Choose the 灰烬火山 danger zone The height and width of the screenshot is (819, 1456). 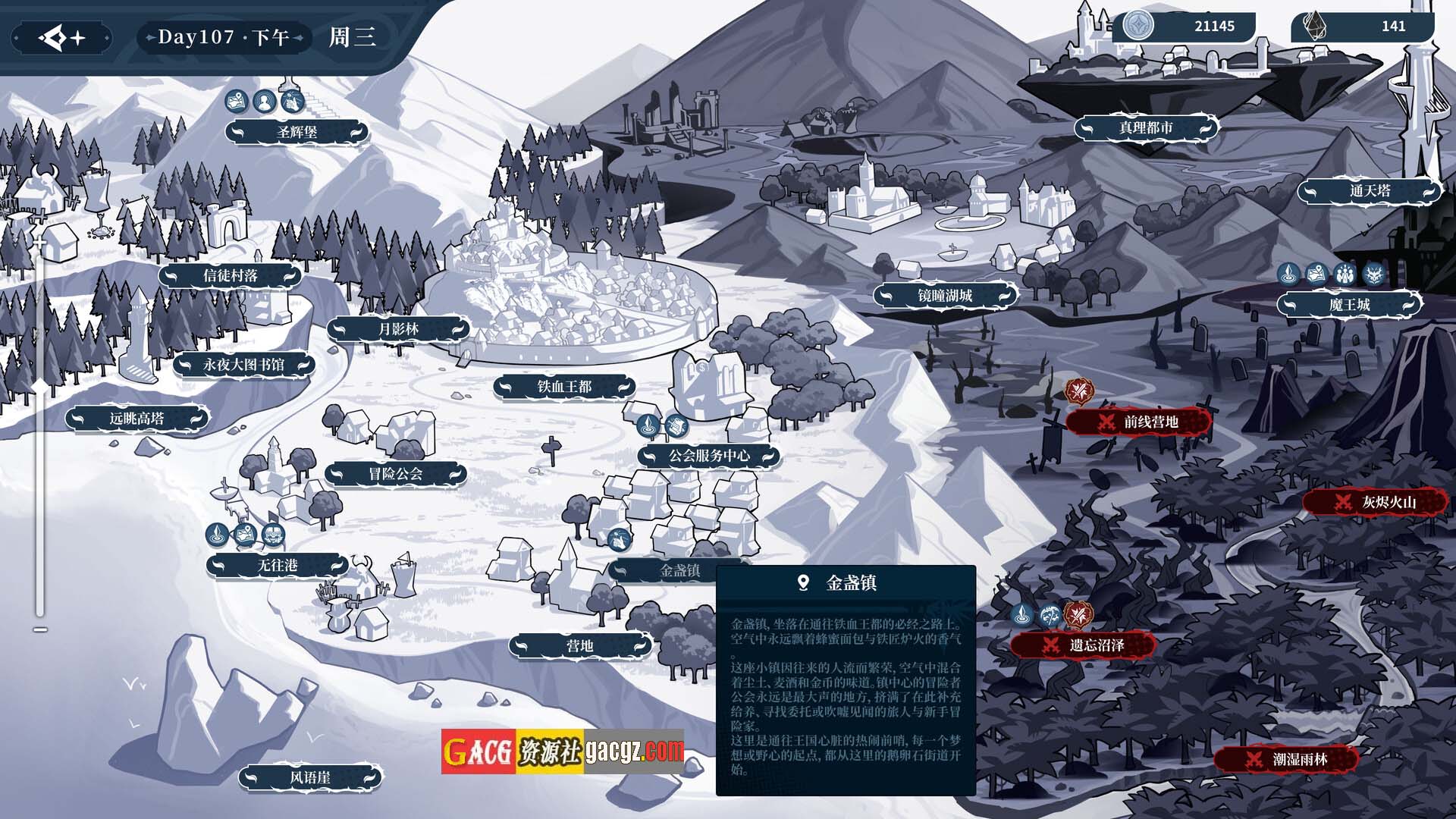[x=1377, y=502]
